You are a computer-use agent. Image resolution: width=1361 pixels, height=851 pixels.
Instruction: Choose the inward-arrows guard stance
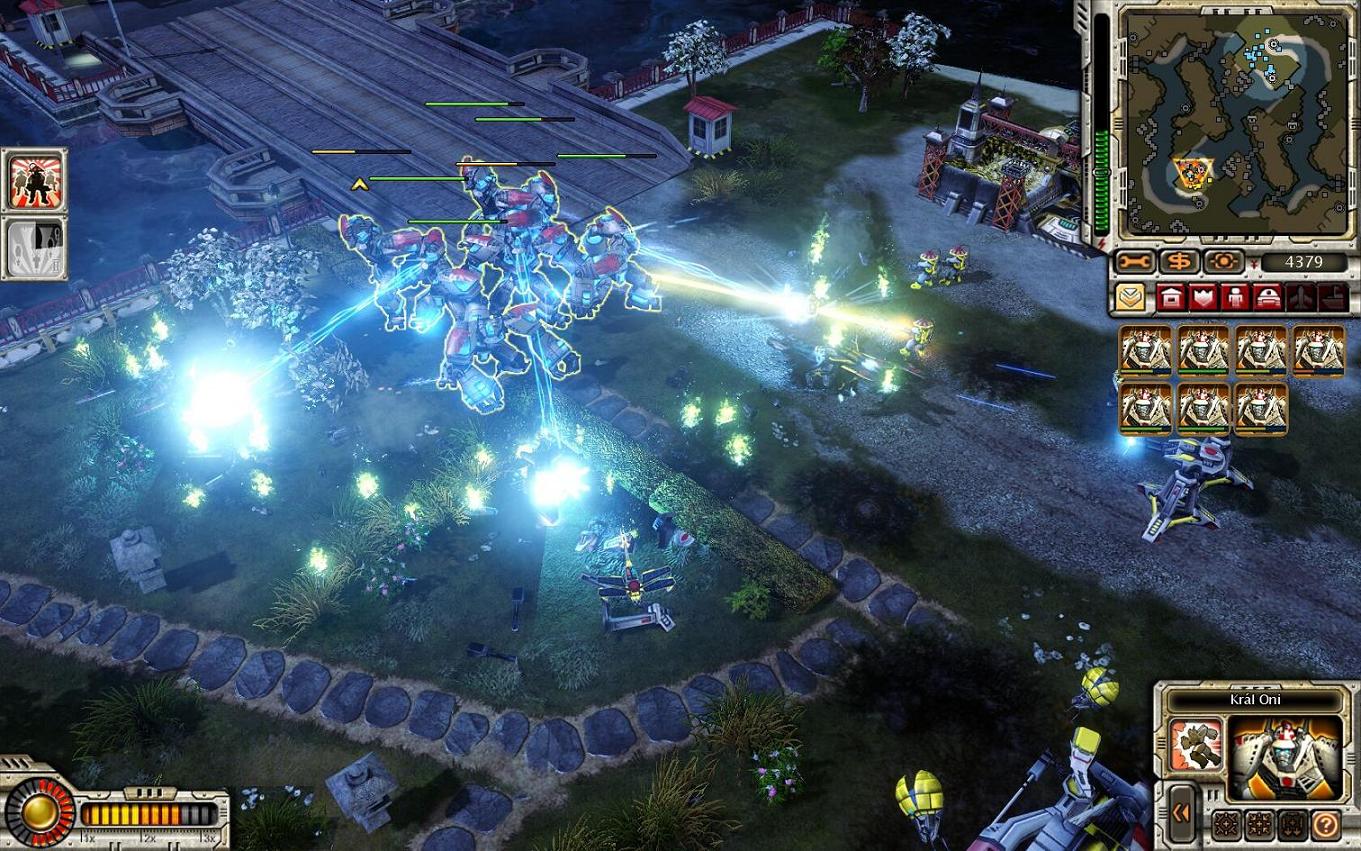(1259, 825)
